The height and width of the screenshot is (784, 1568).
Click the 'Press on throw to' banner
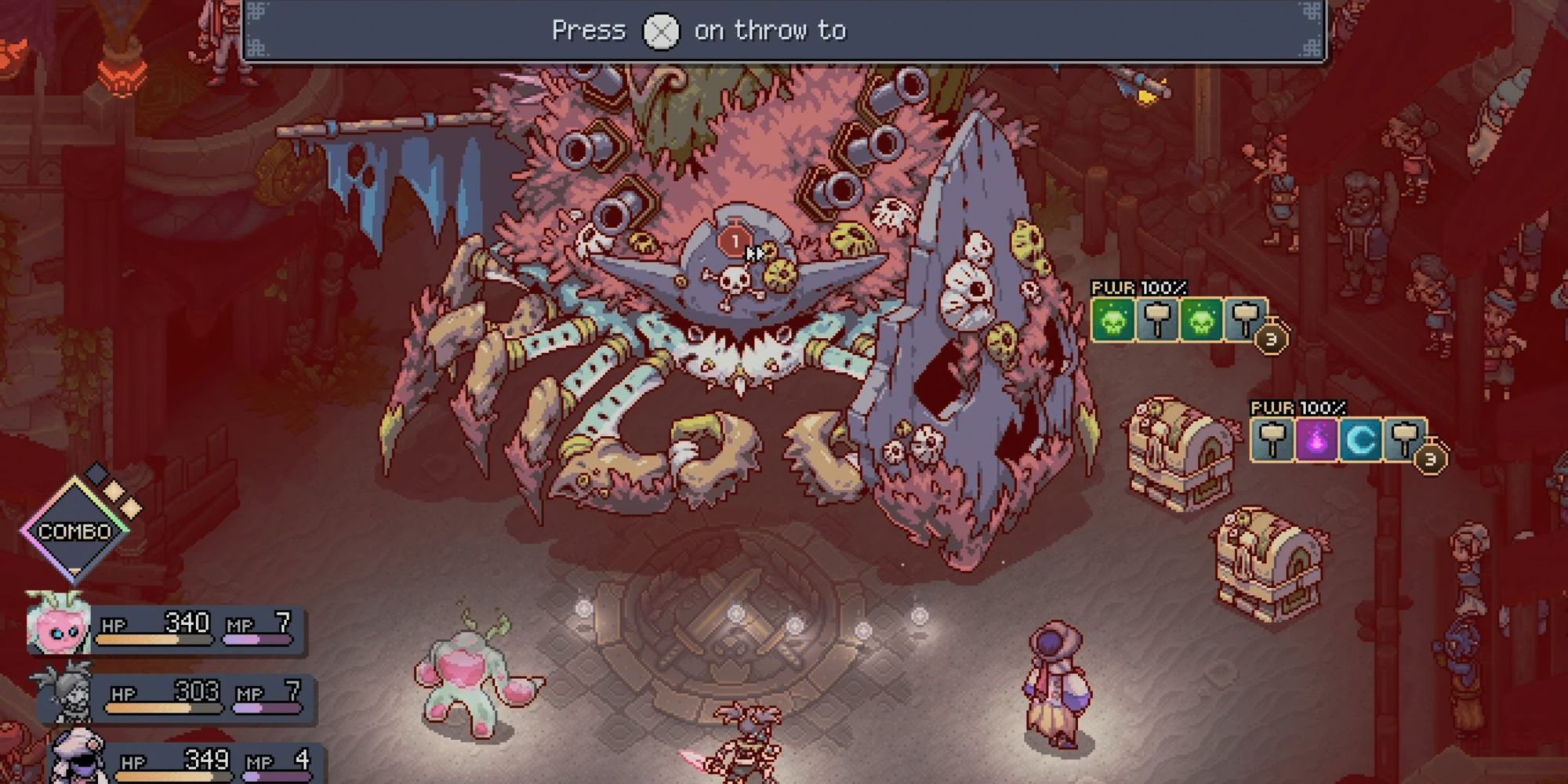698,31
